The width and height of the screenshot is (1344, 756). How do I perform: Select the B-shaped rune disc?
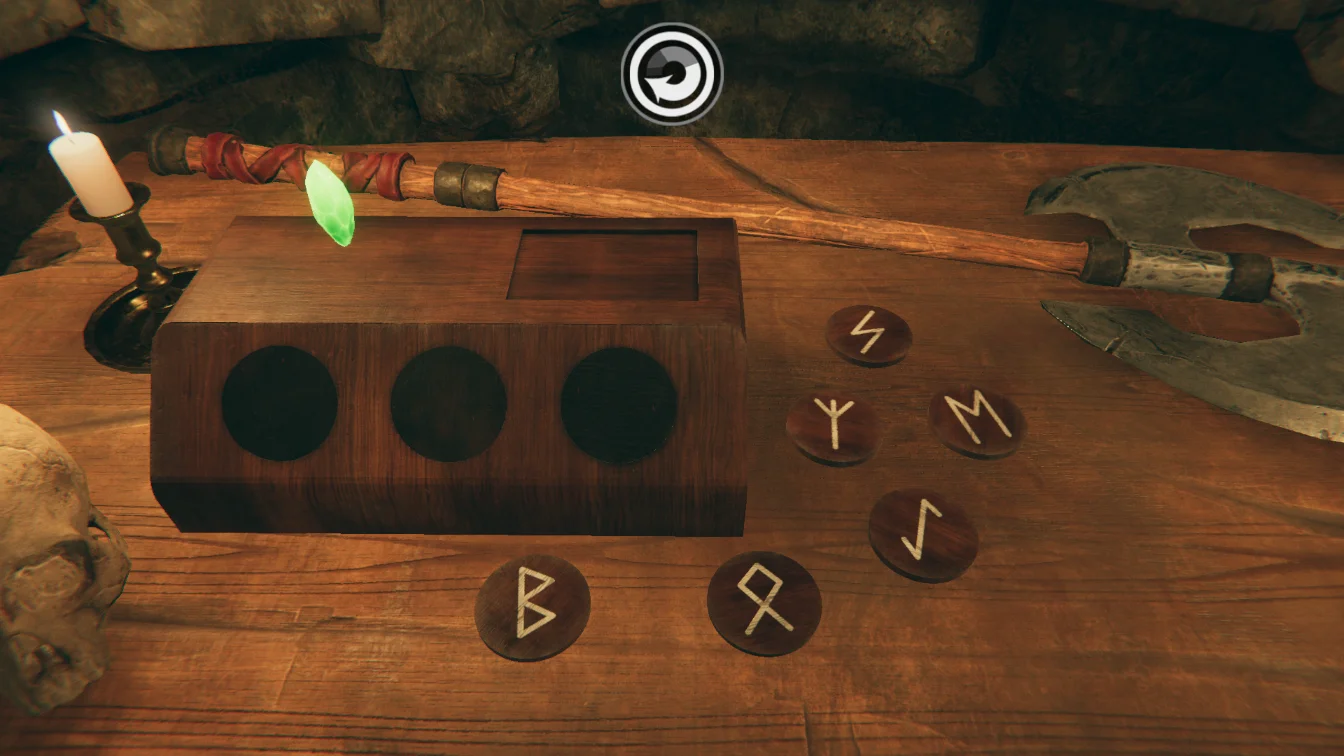532,606
